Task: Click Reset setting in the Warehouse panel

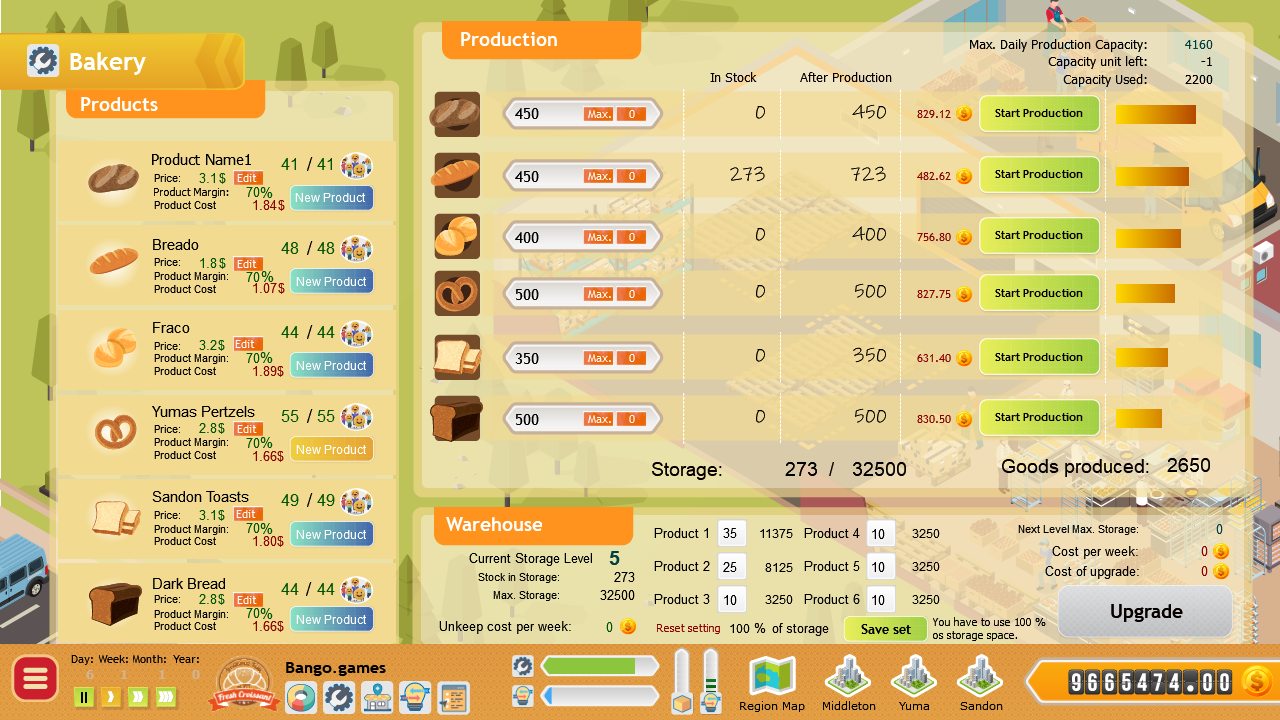Action: coord(688,627)
